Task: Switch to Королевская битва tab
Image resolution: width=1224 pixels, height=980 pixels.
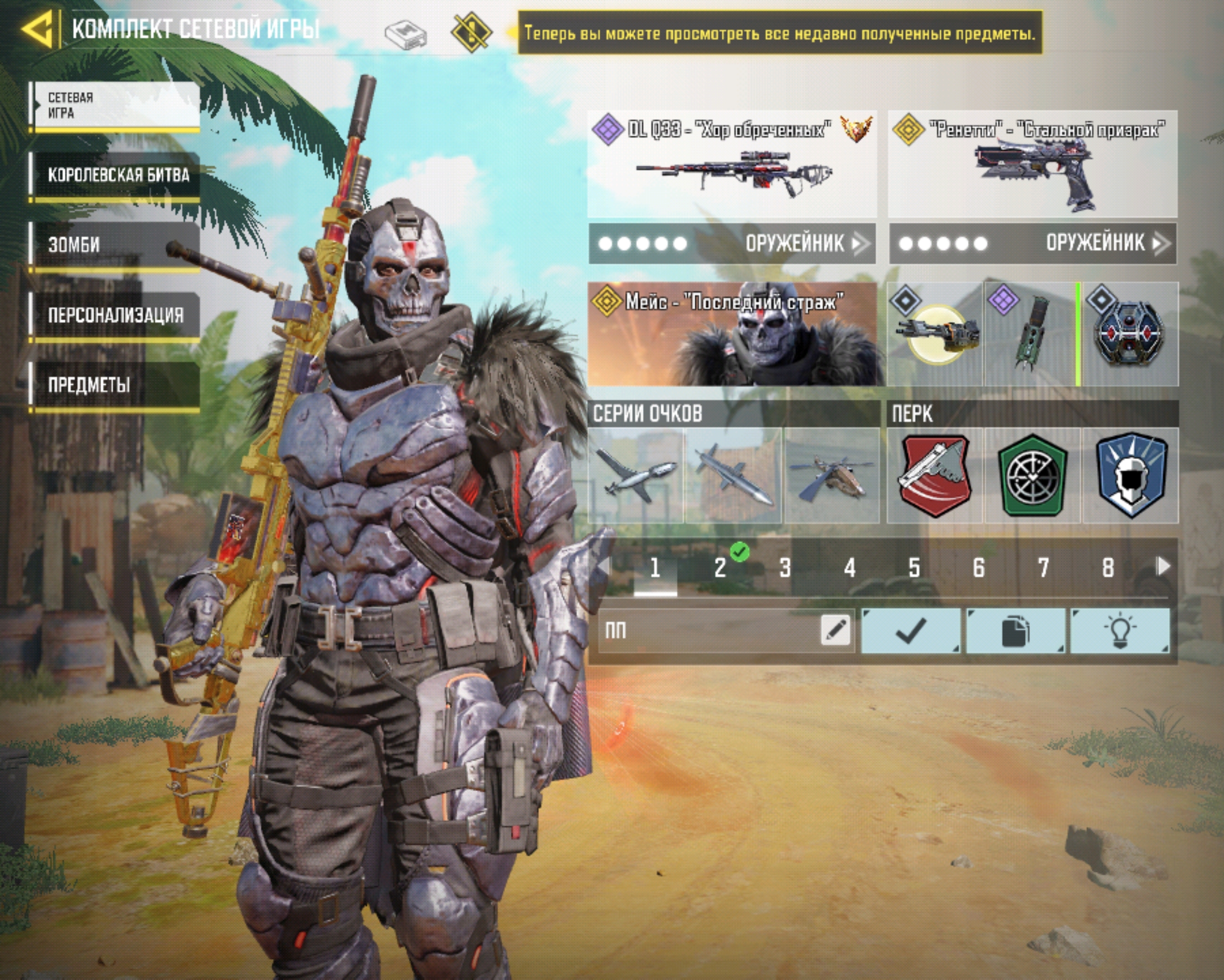Action: 116,175
